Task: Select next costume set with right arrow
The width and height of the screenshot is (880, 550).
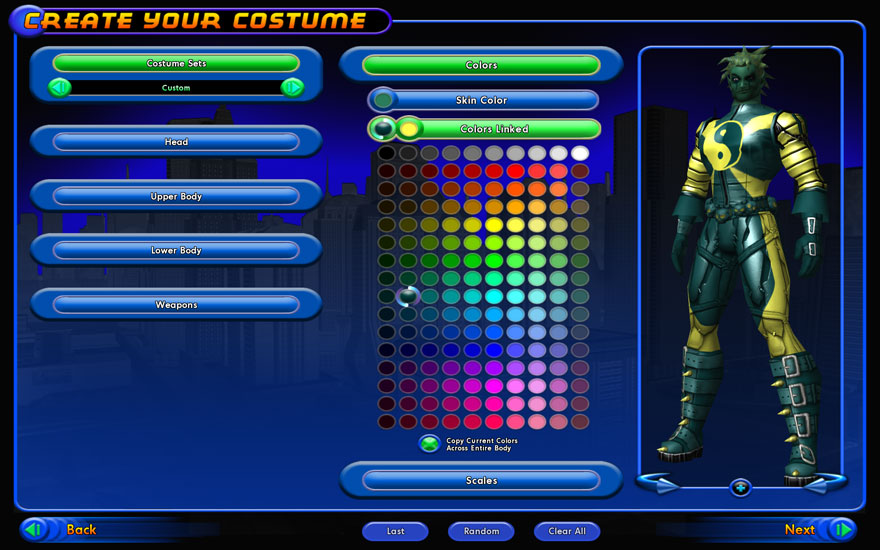Action: [x=292, y=88]
